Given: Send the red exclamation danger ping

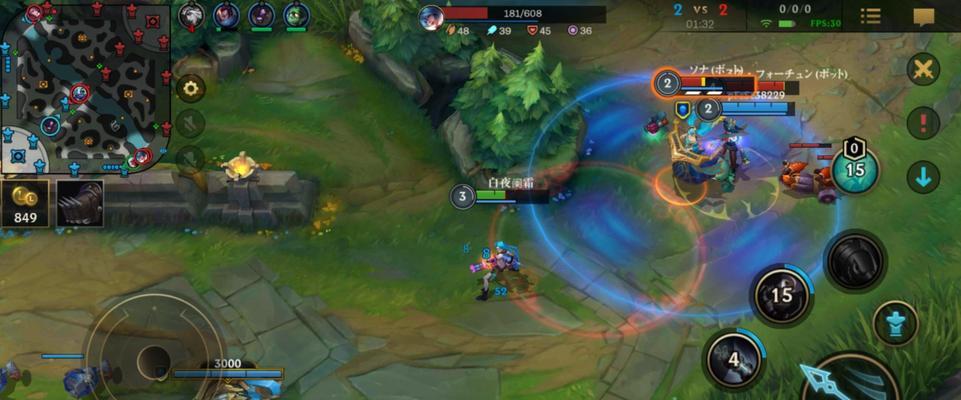Looking at the screenshot, I should (923, 123).
